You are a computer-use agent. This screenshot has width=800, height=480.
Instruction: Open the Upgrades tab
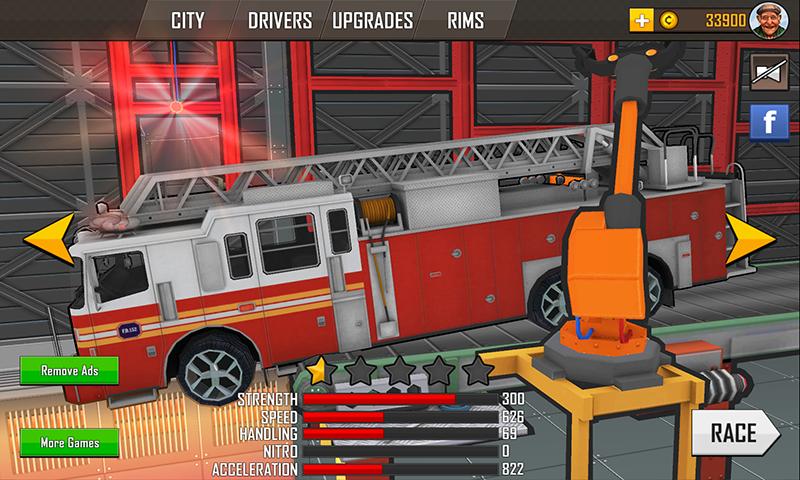coord(371,20)
